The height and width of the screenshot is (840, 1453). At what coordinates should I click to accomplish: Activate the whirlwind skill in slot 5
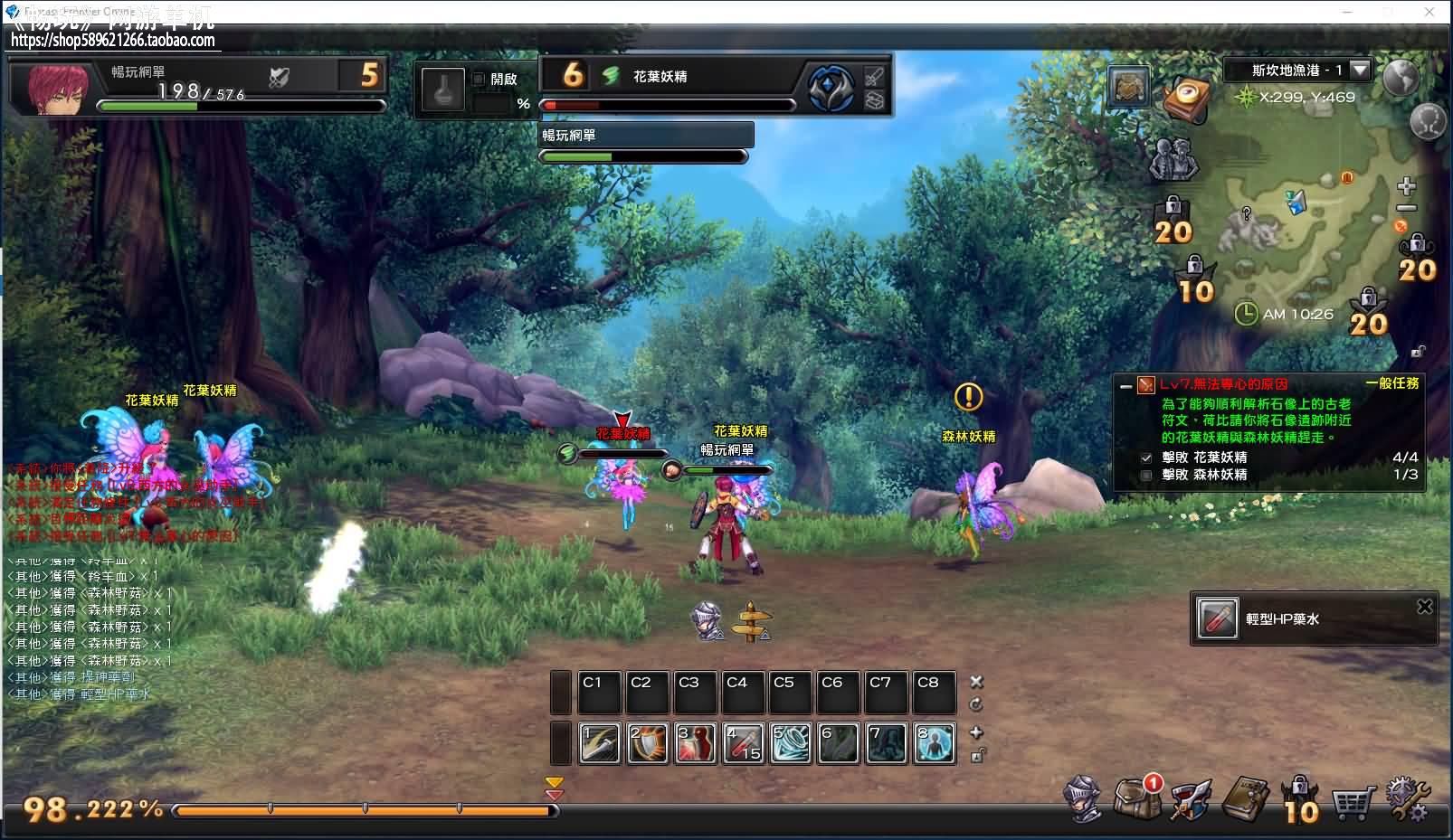pyautogui.click(x=792, y=743)
